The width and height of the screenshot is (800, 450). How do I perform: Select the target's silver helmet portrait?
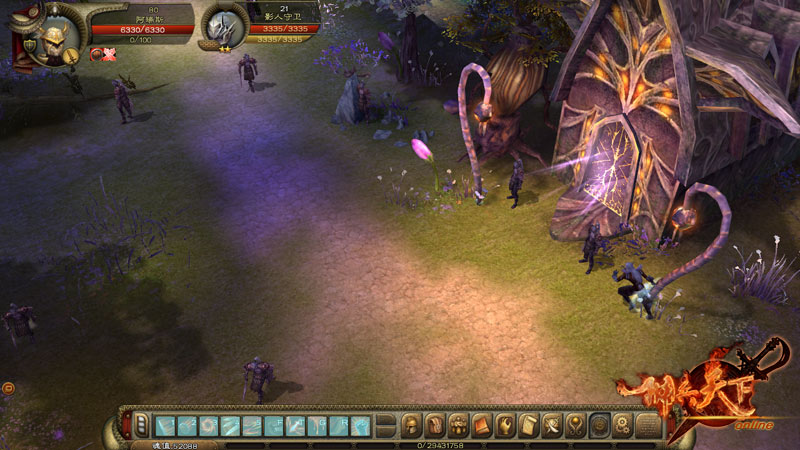click(x=220, y=29)
